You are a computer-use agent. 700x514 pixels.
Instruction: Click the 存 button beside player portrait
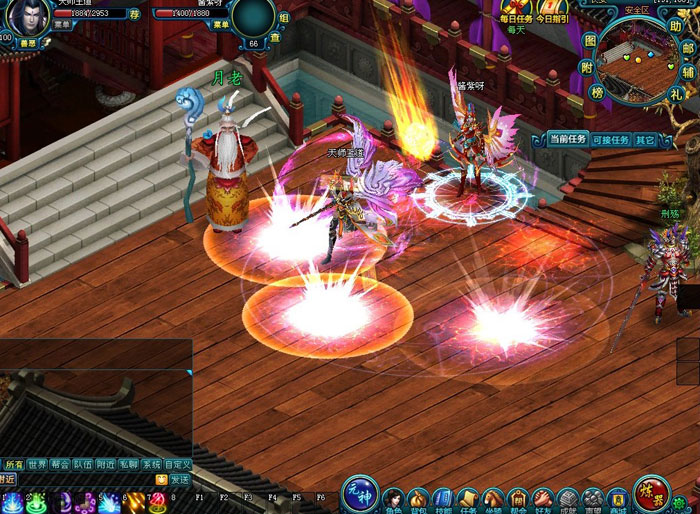pyautogui.click(x=135, y=14)
